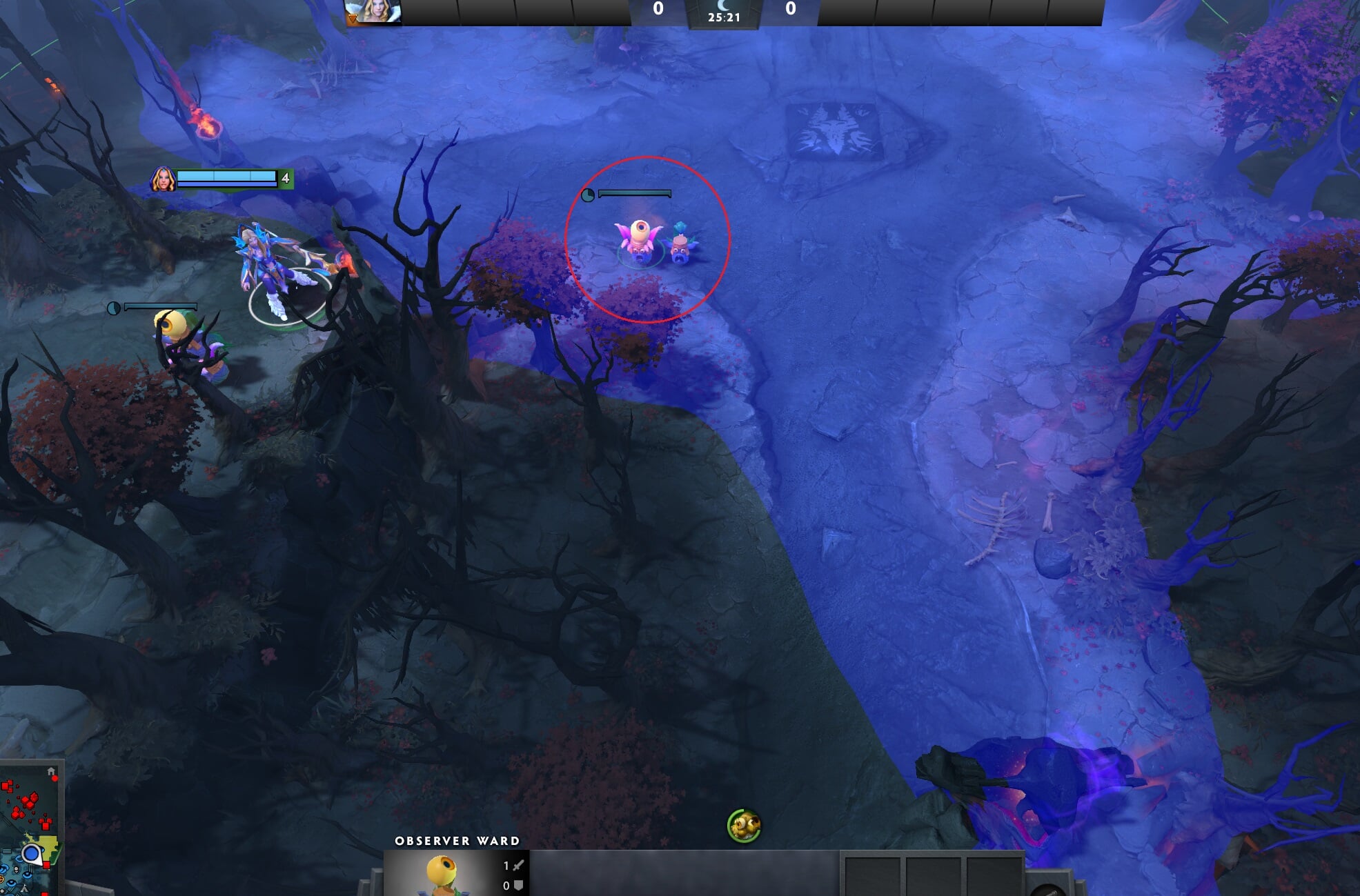
Task: Click the home icon on the minimap
Action: click(51, 772)
